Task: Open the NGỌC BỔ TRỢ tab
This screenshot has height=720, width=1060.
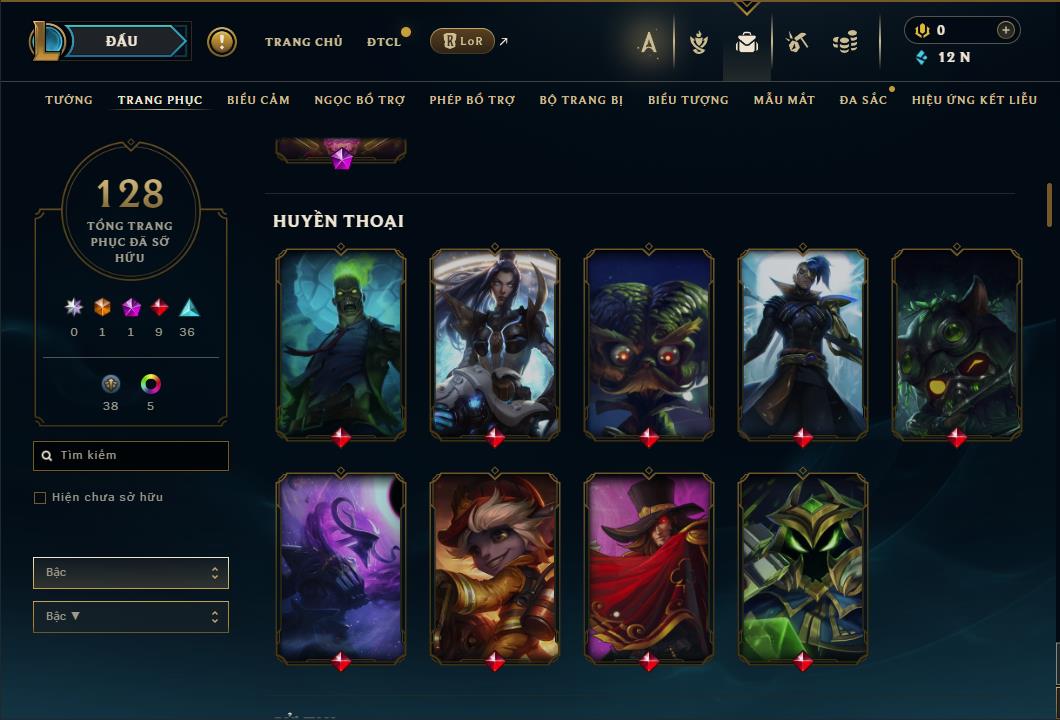Action: click(x=359, y=100)
